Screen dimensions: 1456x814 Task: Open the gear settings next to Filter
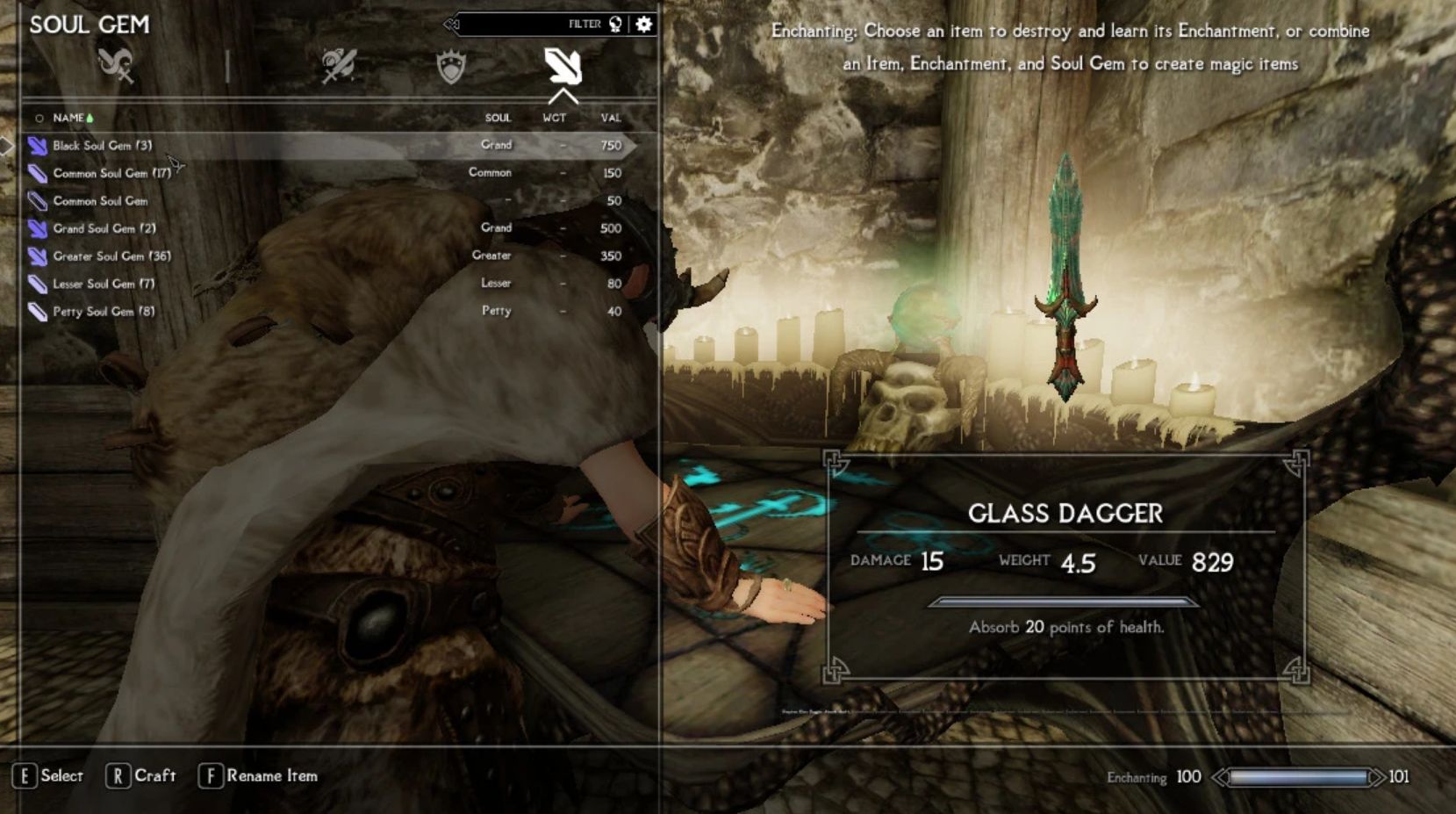[644, 25]
